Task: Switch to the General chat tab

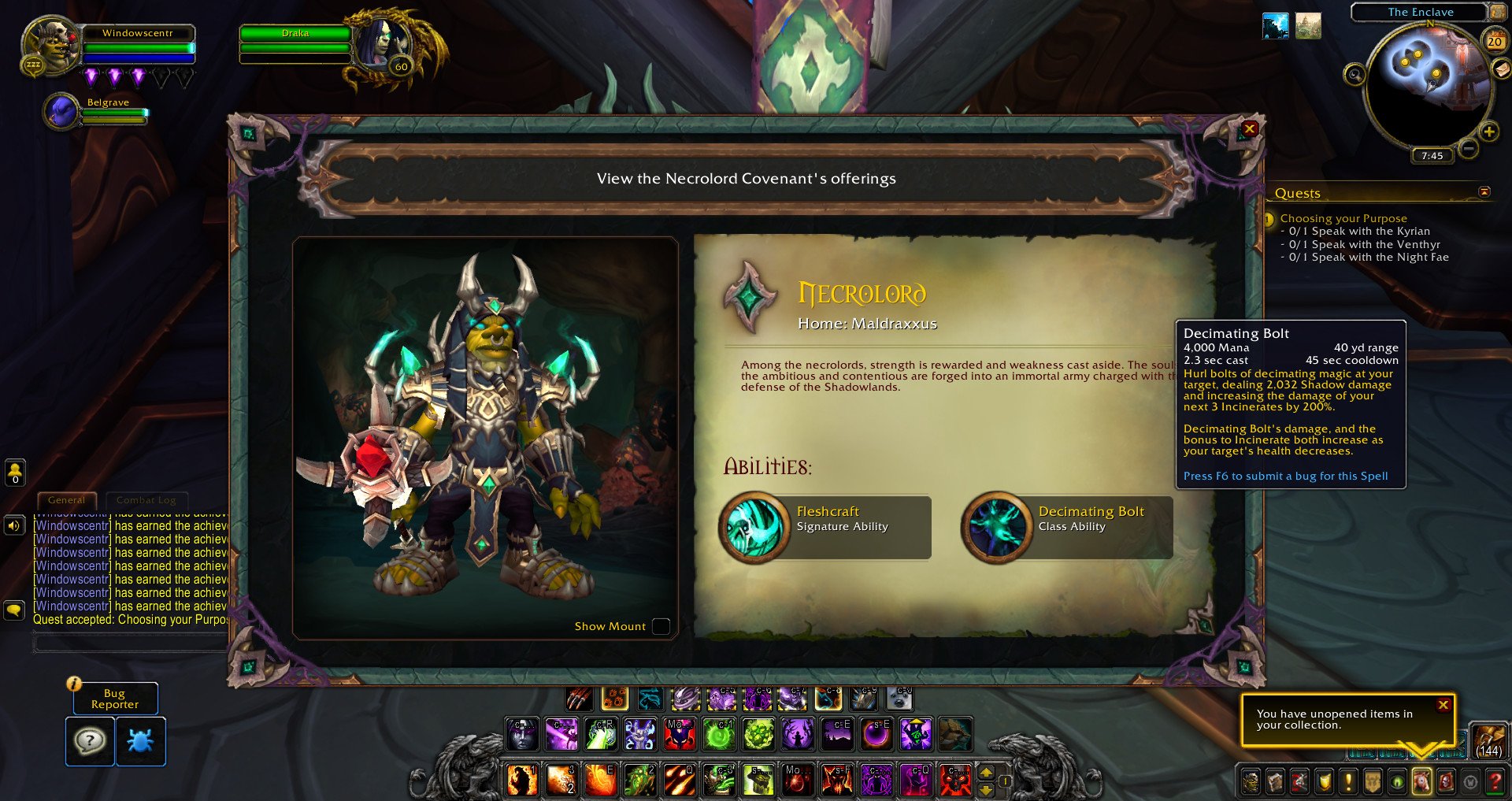Action: coord(66,500)
